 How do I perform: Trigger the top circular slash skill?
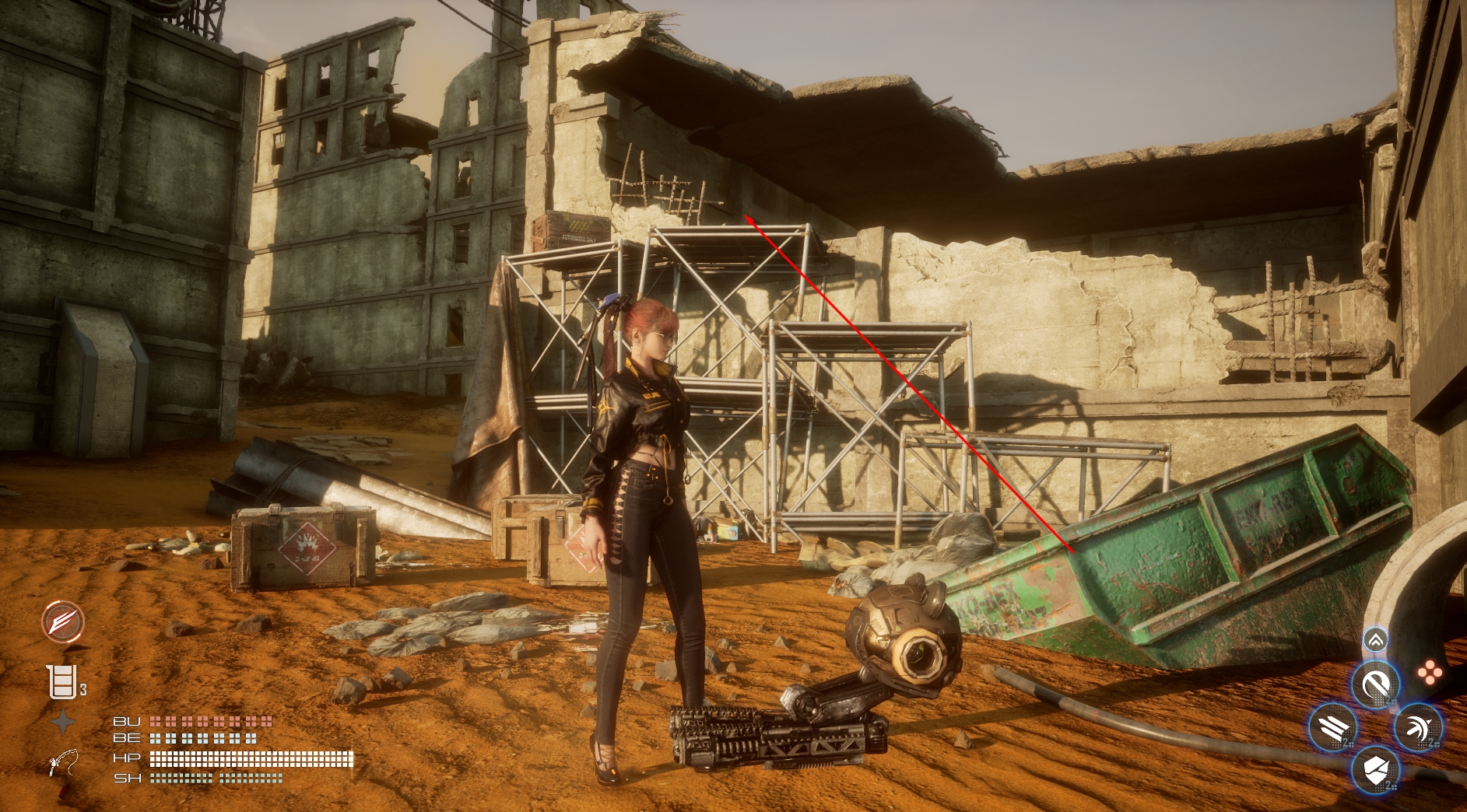[x=1375, y=684]
